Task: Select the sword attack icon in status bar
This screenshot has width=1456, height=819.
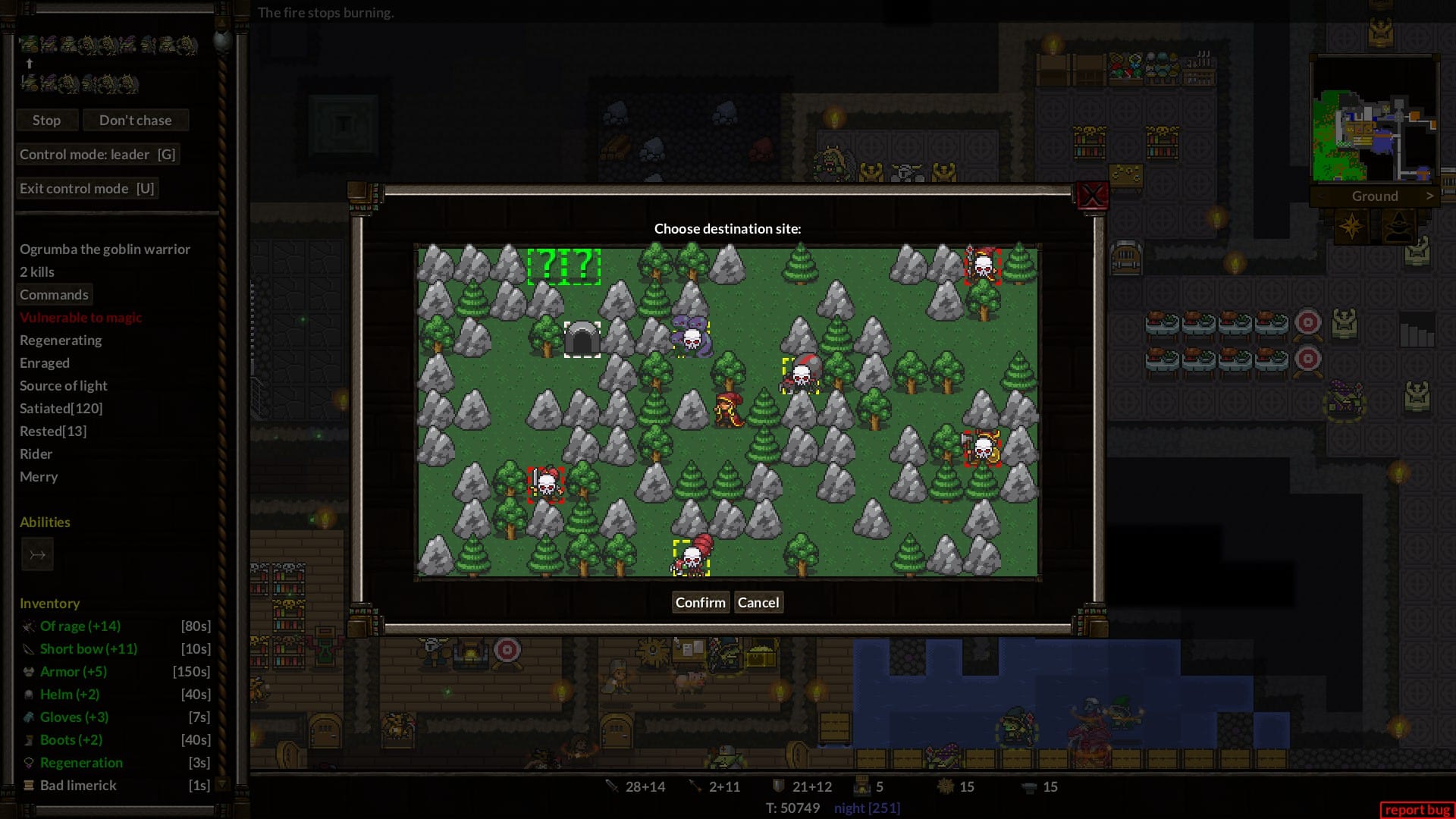Action: click(613, 786)
